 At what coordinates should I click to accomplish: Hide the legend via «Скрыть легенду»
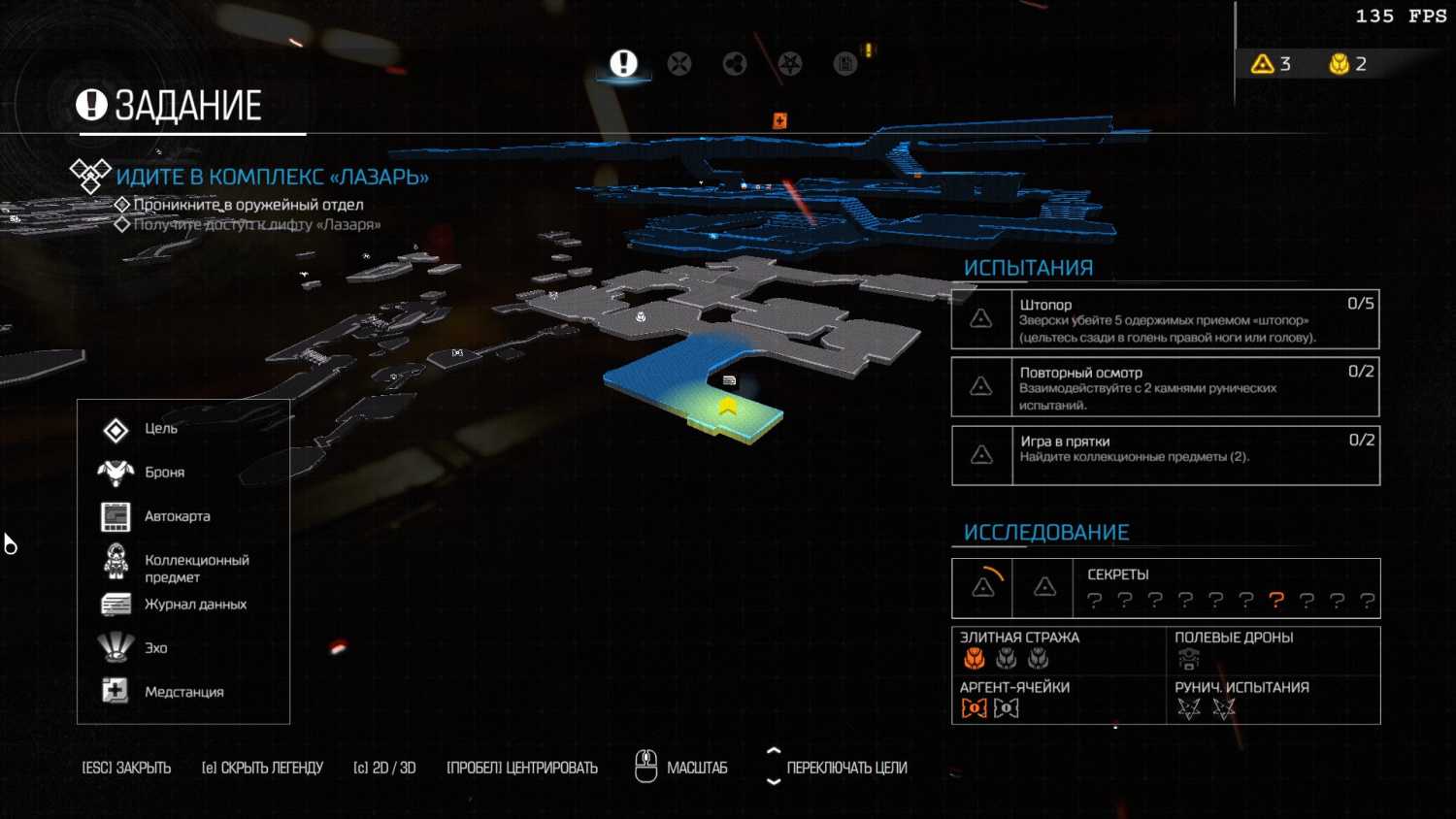pyautogui.click(x=262, y=768)
